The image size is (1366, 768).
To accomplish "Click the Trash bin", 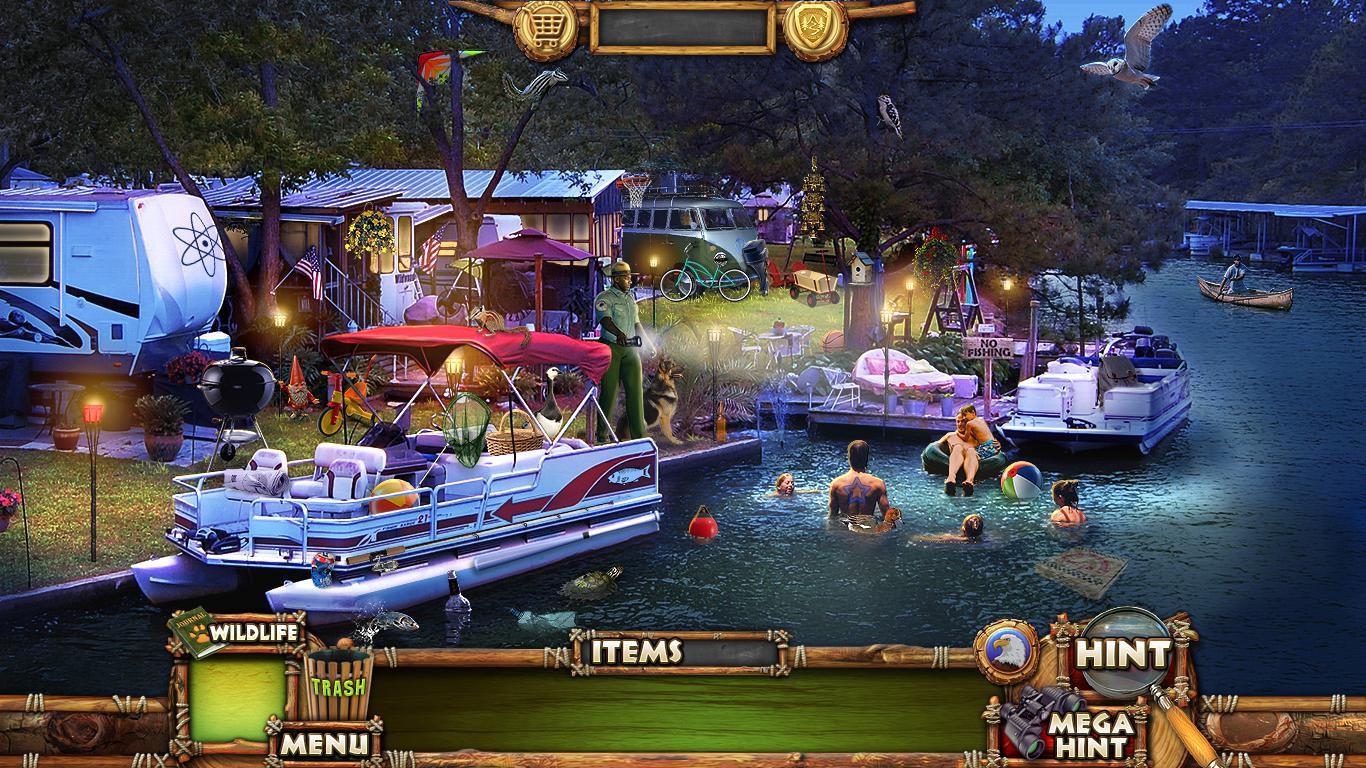I will pyautogui.click(x=338, y=685).
